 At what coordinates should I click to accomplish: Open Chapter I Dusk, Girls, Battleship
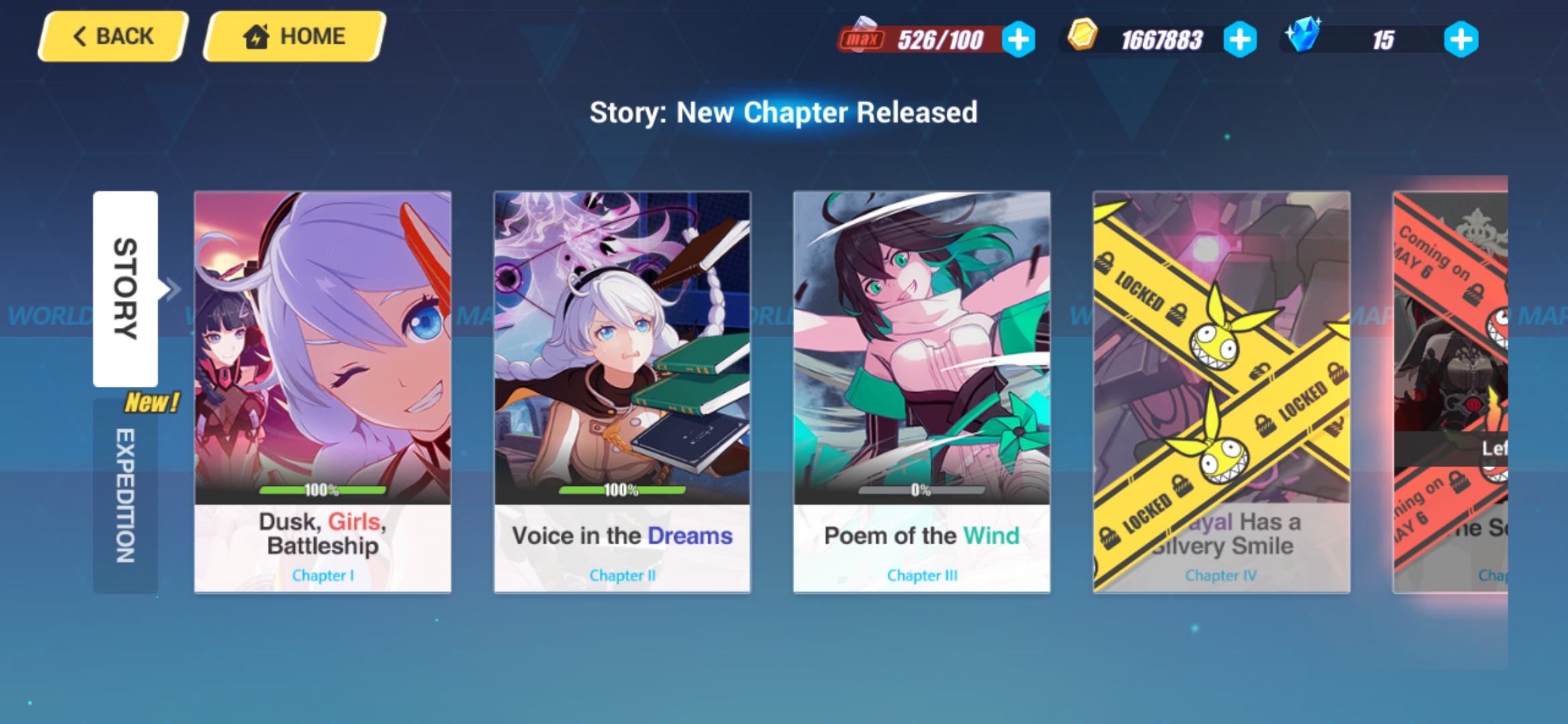(x=322, y=392)
